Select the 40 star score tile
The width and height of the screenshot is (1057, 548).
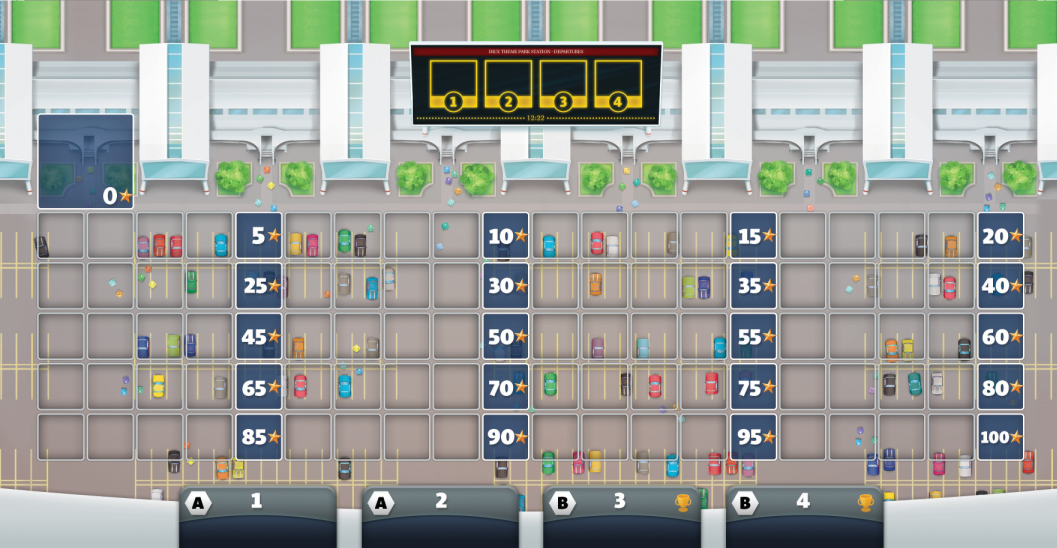pyautogui.click(x=1001, y=286)
